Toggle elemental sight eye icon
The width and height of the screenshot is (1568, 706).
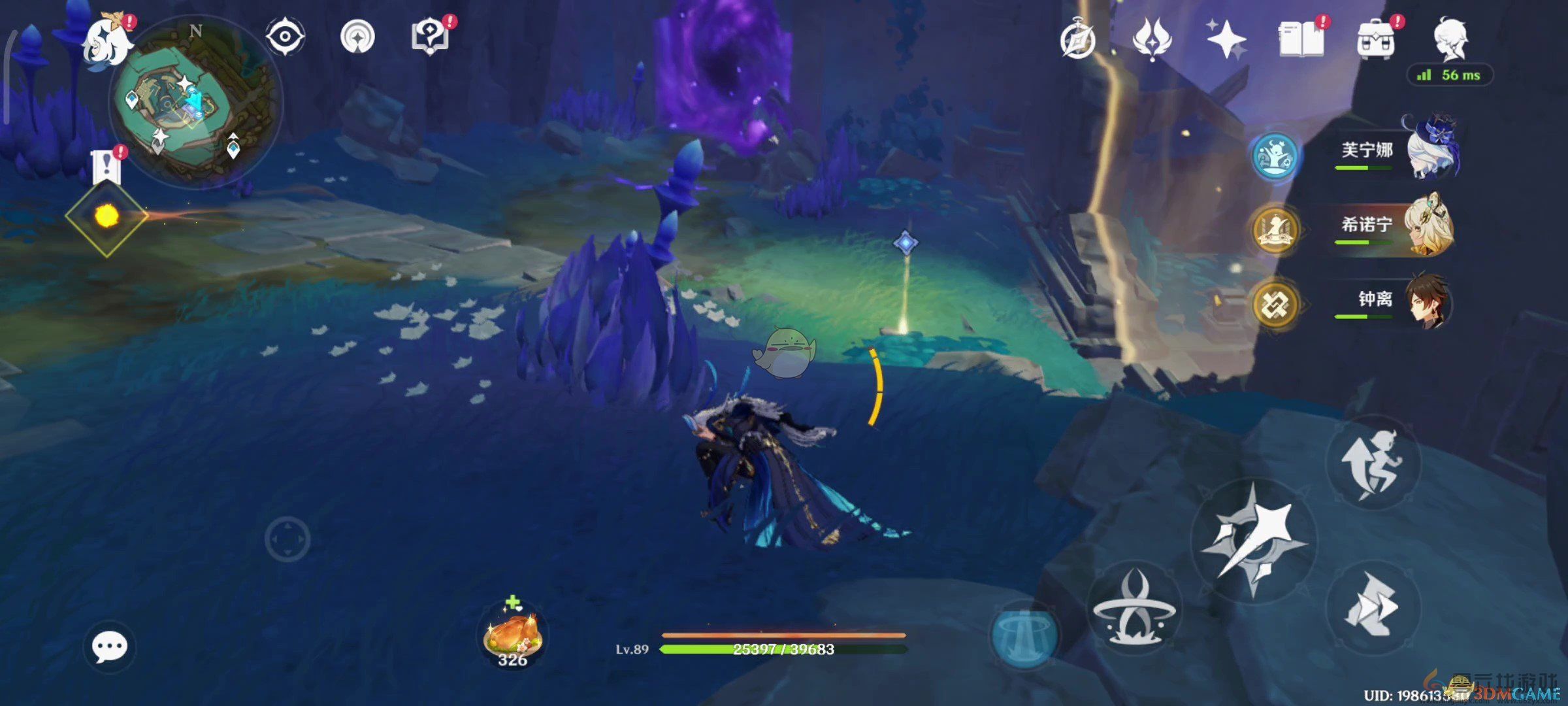click(286, 36)
